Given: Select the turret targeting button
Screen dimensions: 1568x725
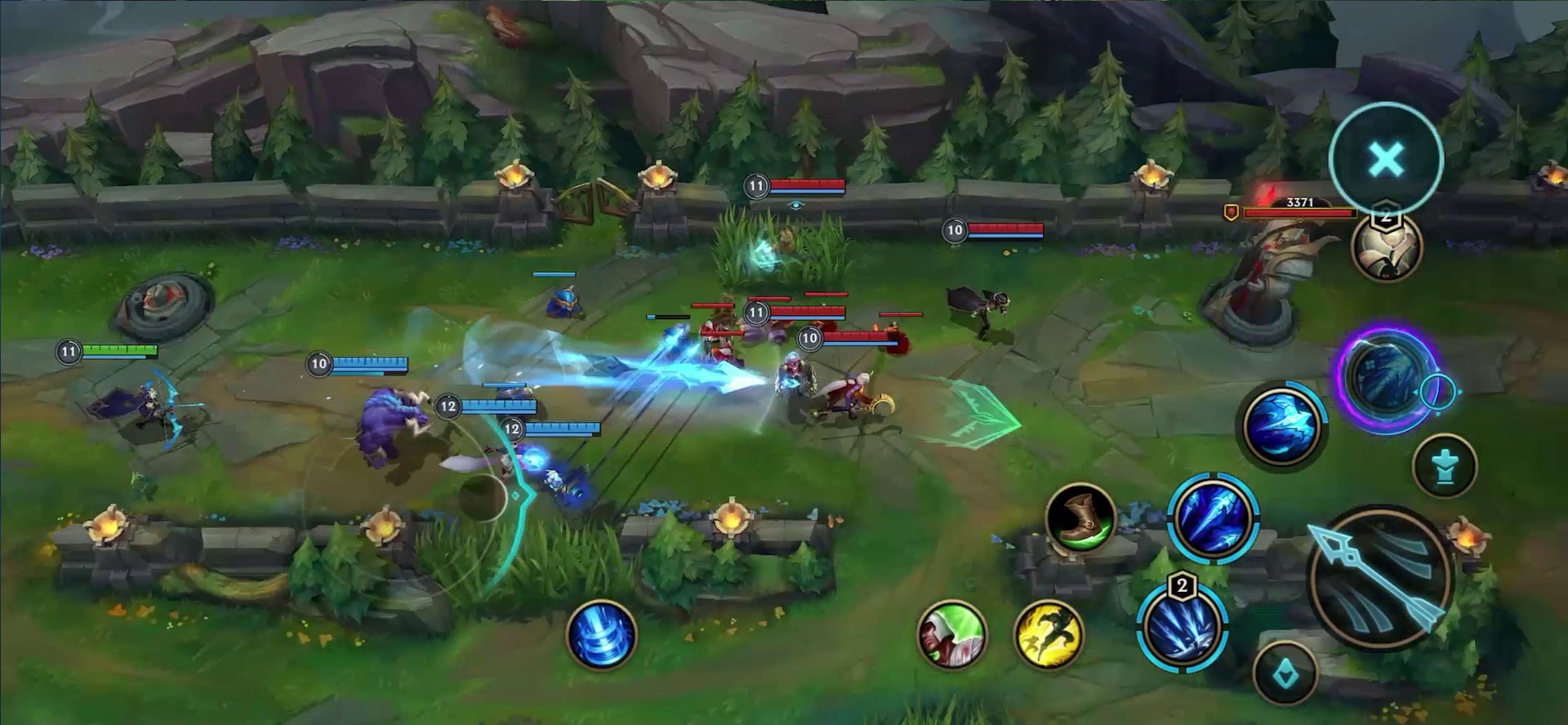Looking at the screenshot, I should (1445, 466).
